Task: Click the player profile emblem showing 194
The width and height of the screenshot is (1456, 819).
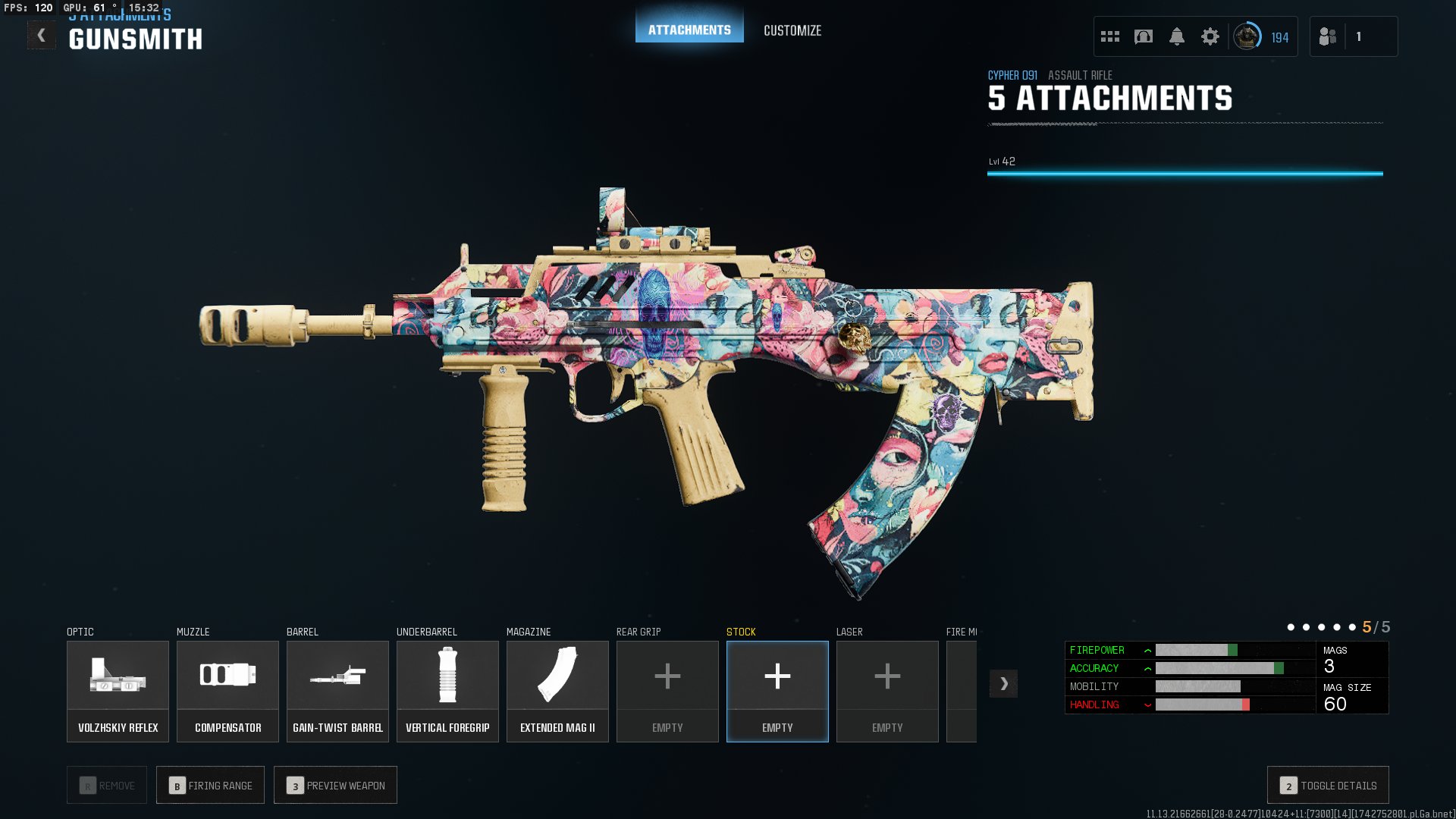Action: tap(1251, 36)
